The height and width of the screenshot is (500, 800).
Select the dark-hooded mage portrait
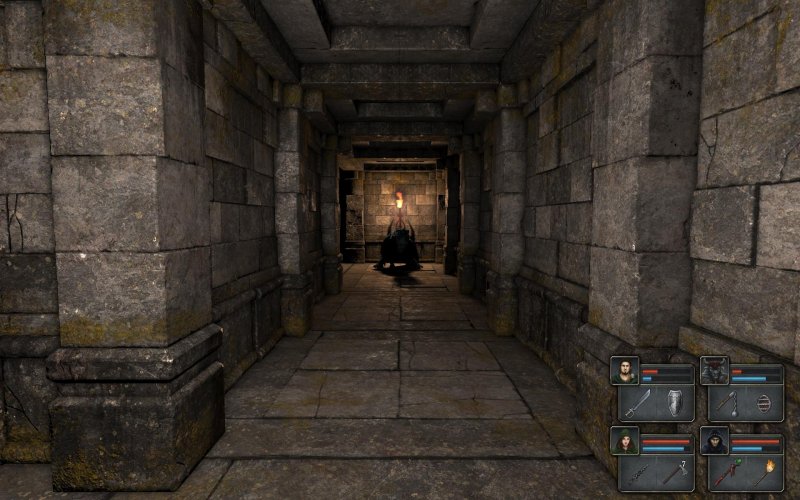click(x=714, y=440)
